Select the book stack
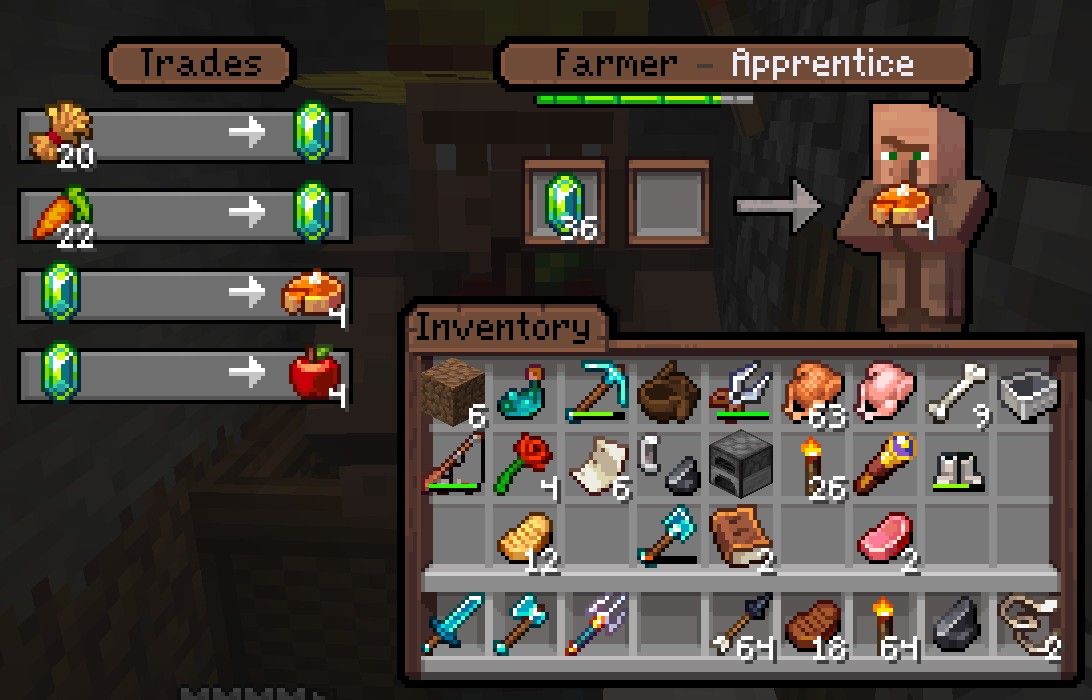The image size is (1092, 700). tap(741, 537)
